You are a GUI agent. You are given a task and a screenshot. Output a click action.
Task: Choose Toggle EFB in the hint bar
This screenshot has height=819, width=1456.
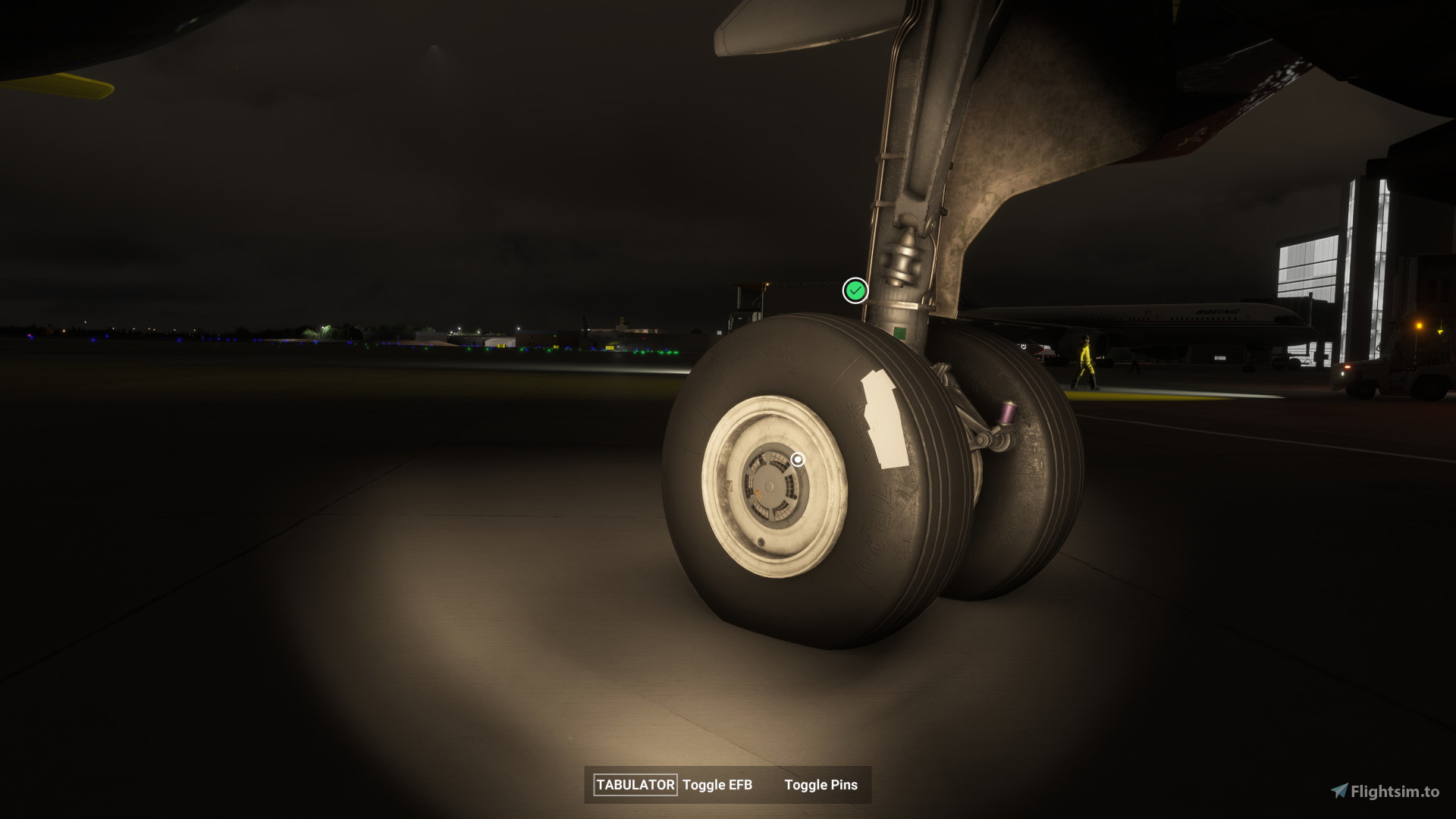click(717, 786)
